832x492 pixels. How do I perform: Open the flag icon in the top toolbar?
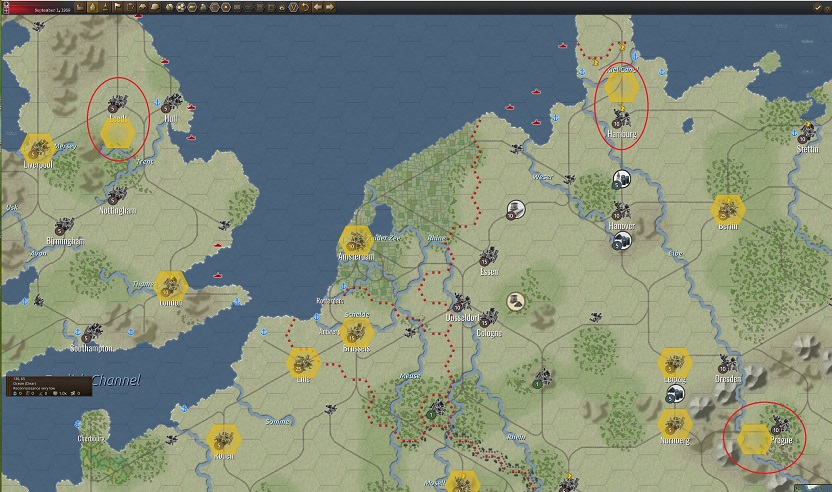(x=118, y=7)
